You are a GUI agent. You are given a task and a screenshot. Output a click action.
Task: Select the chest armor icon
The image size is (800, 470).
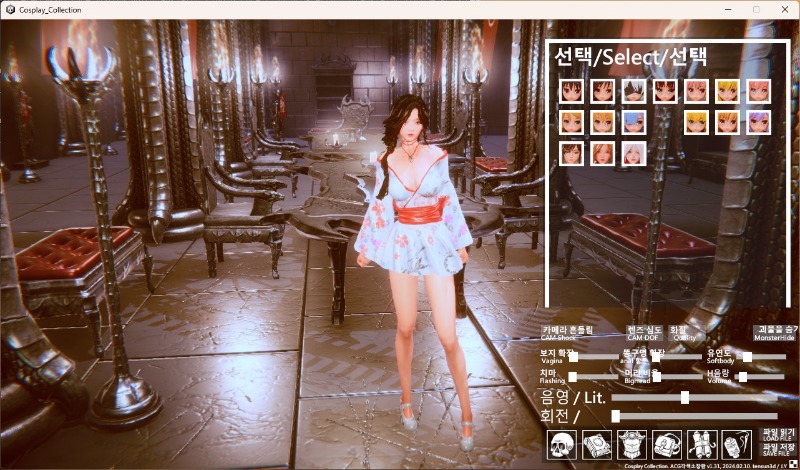click(631, 443)
